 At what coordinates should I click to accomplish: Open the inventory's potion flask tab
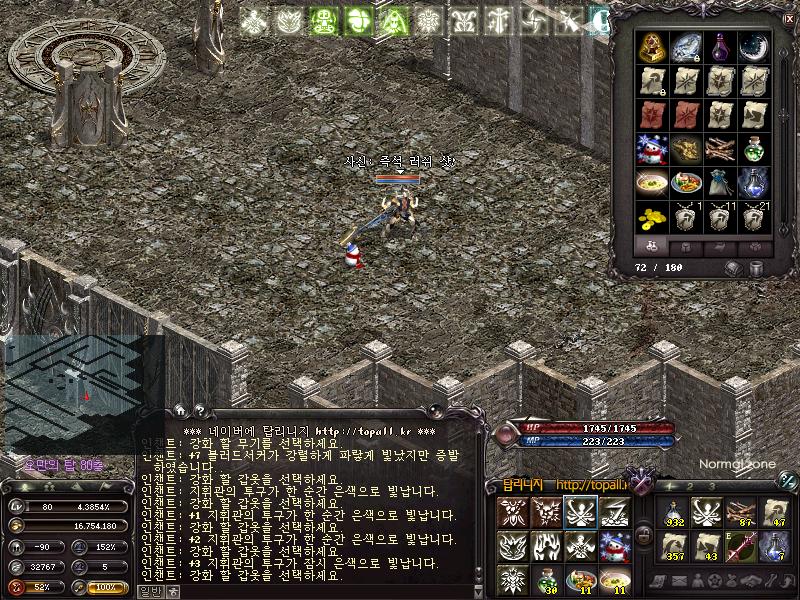point(652,246)
